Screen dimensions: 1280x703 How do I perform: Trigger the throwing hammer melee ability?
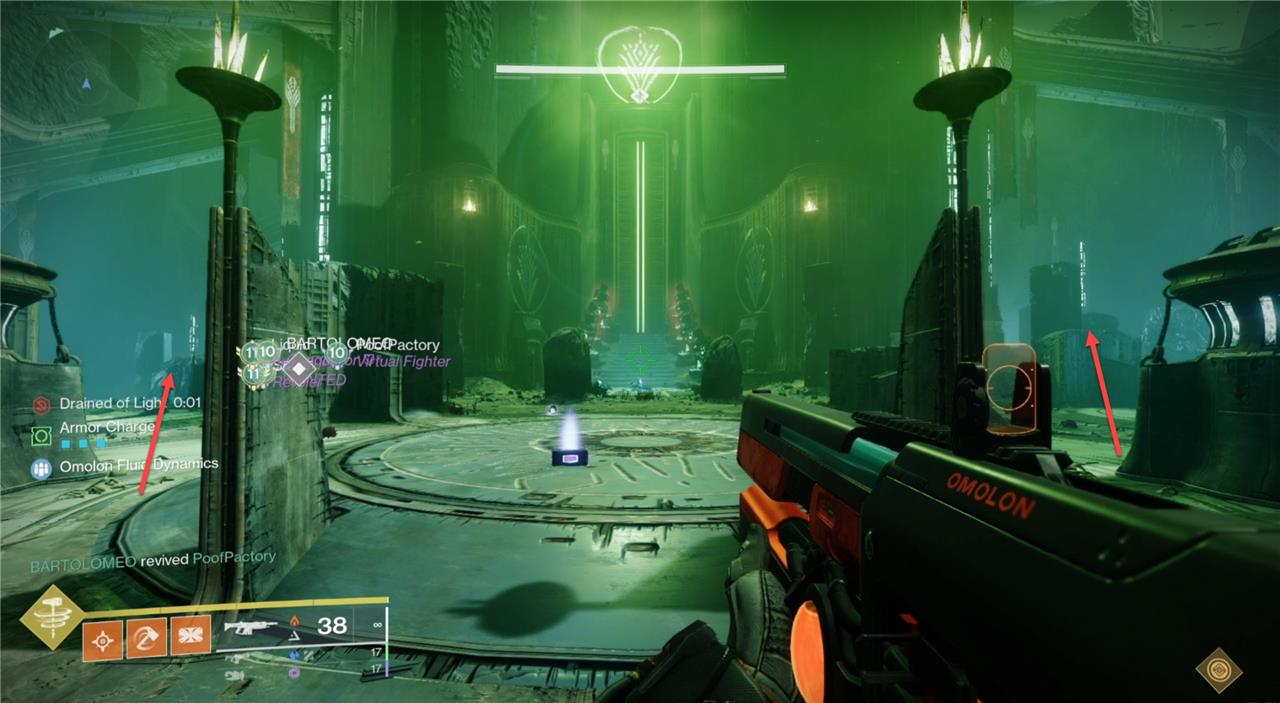(146, 636)
